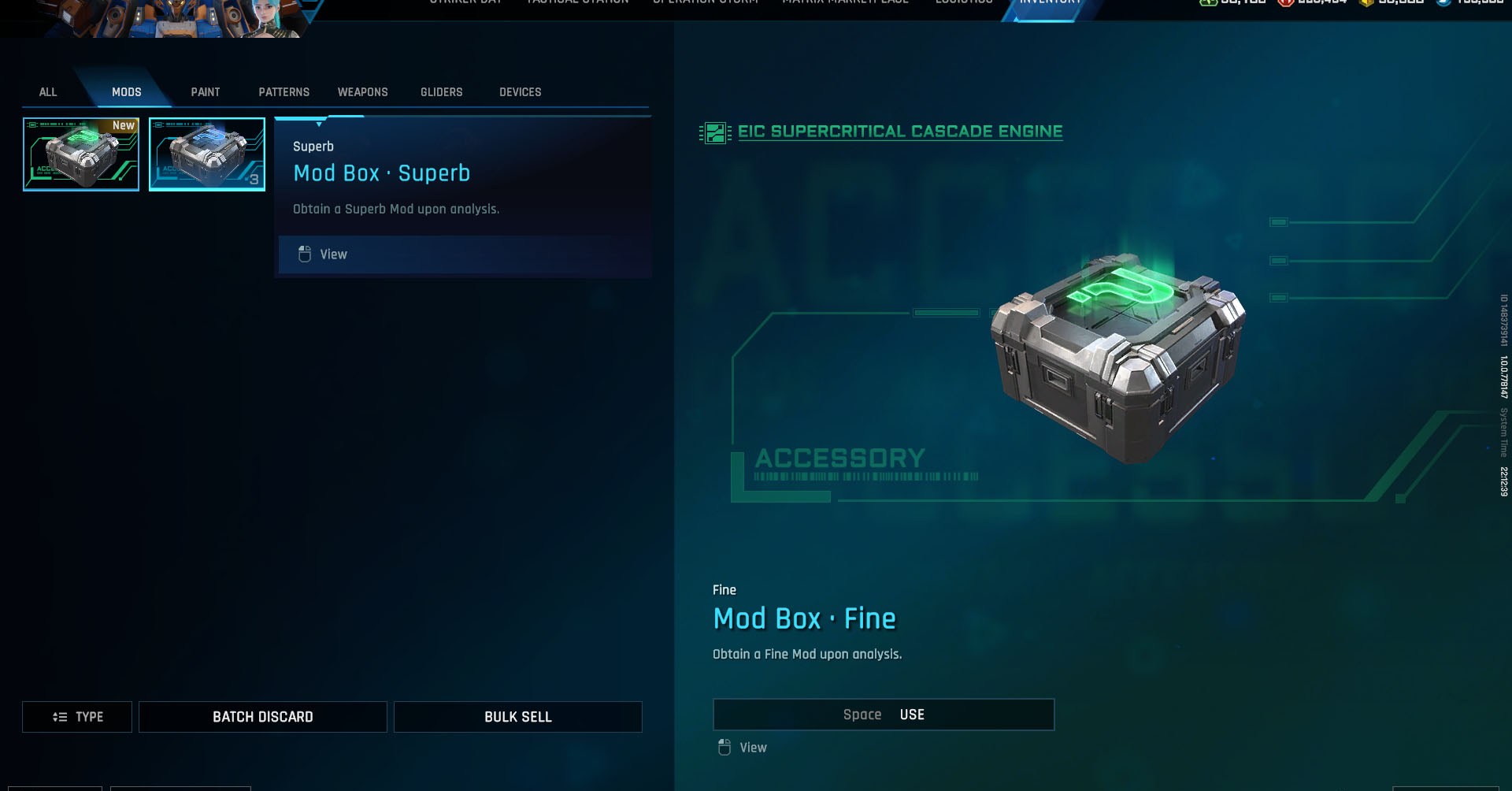
Task: Toggle selection of the Fine Mod Box
Action: click(x=206, y=154)
